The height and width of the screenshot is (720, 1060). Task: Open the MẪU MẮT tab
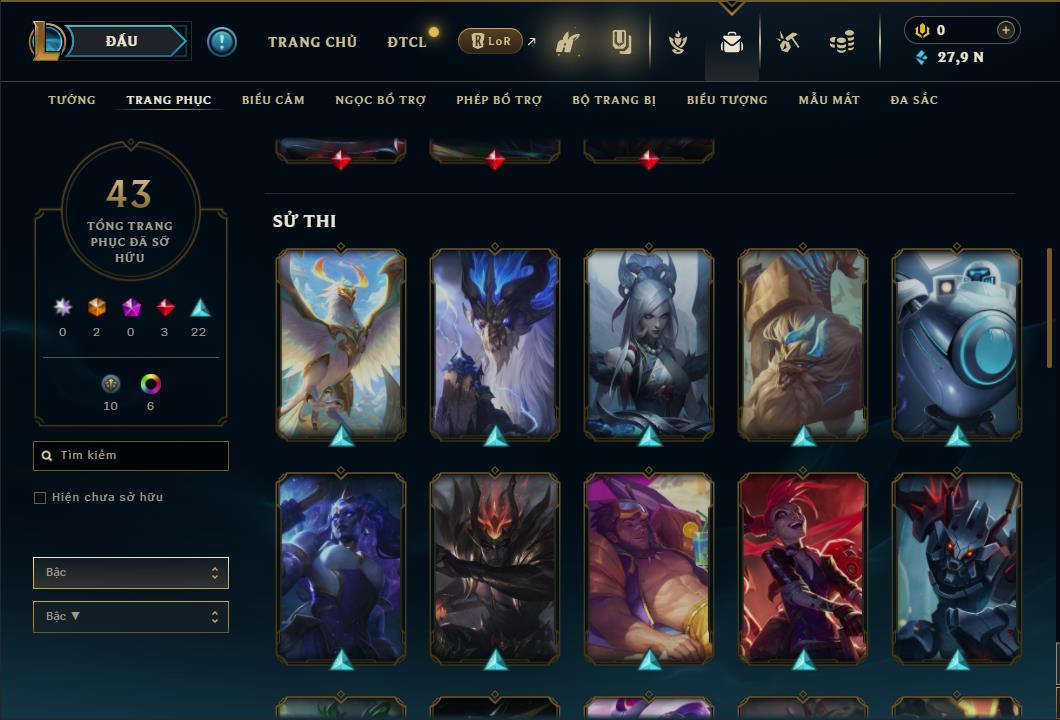pyautogui.click(x=829, y=100)
